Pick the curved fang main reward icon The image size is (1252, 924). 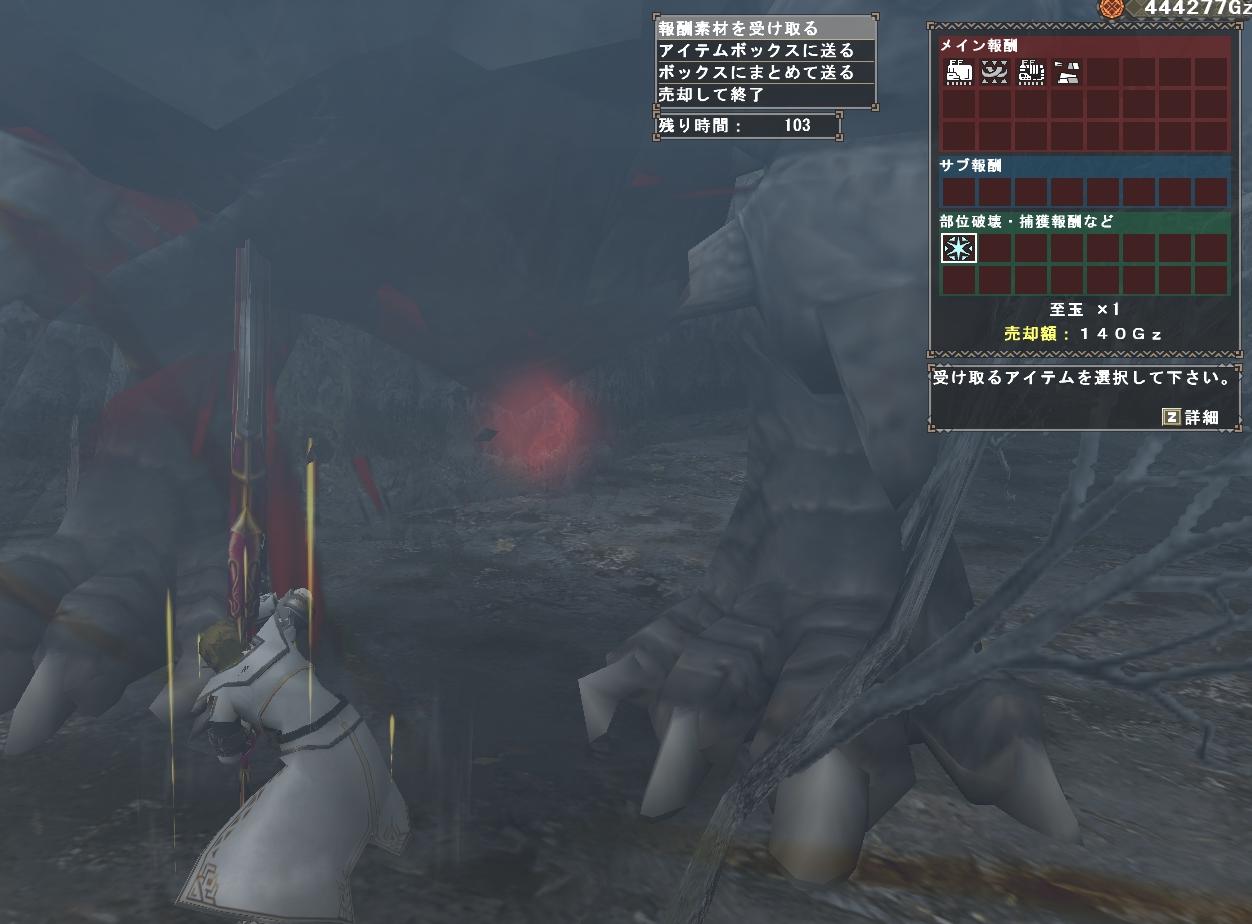[995, 72]
